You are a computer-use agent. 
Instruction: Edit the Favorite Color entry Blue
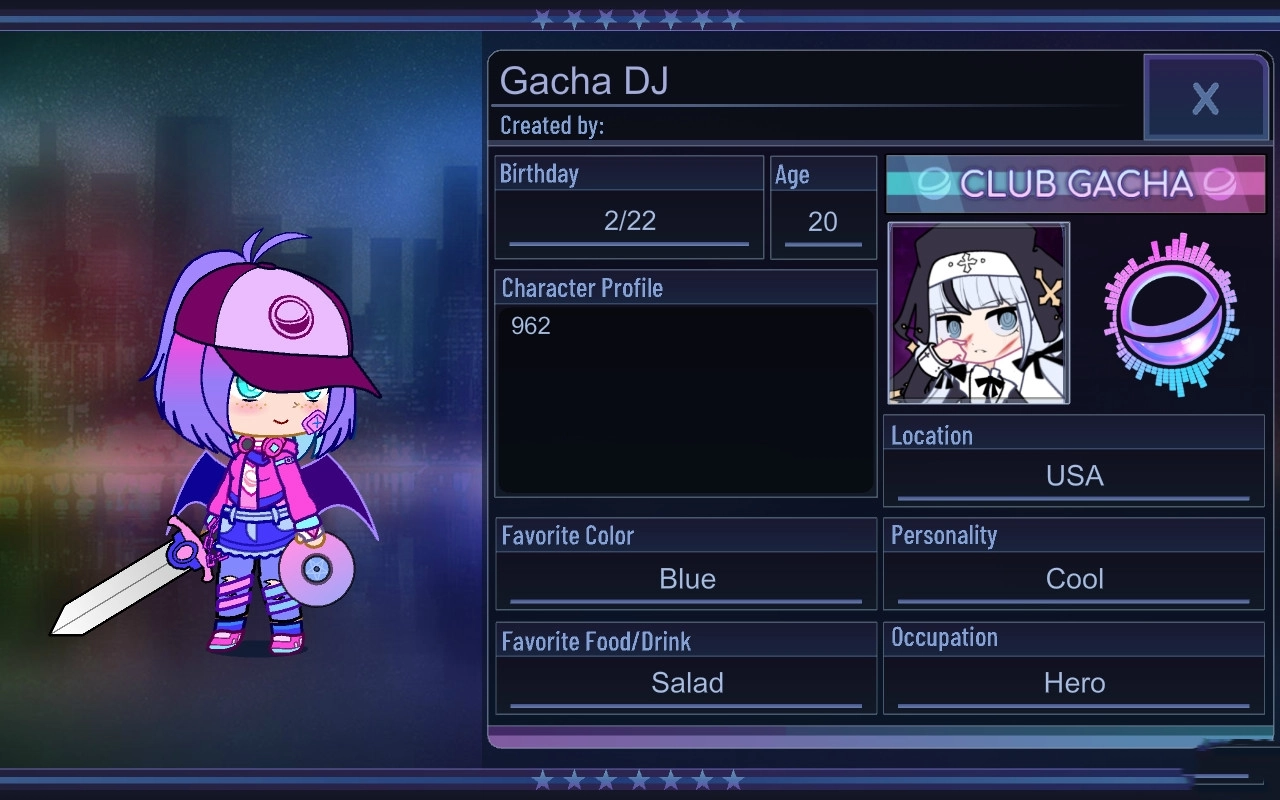click(x=685, y=578)
